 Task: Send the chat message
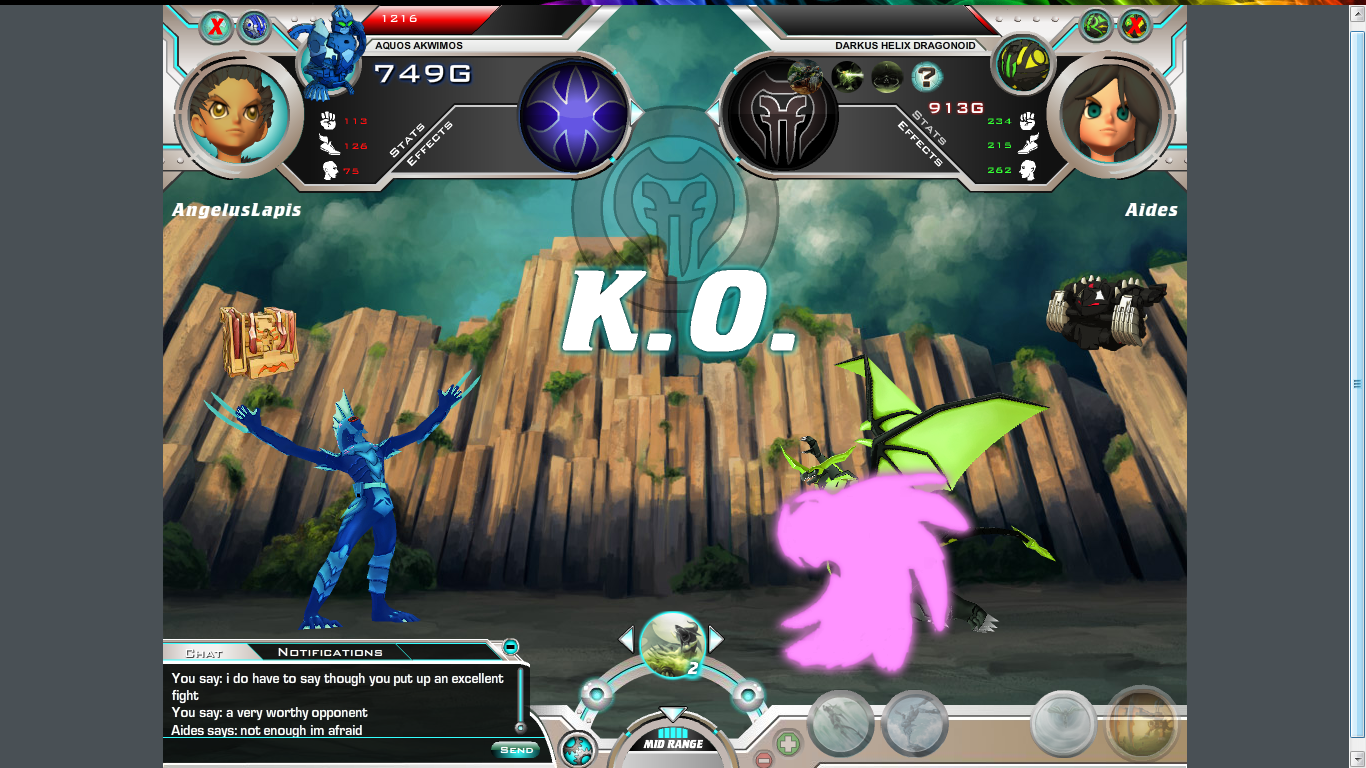(516, 750)
